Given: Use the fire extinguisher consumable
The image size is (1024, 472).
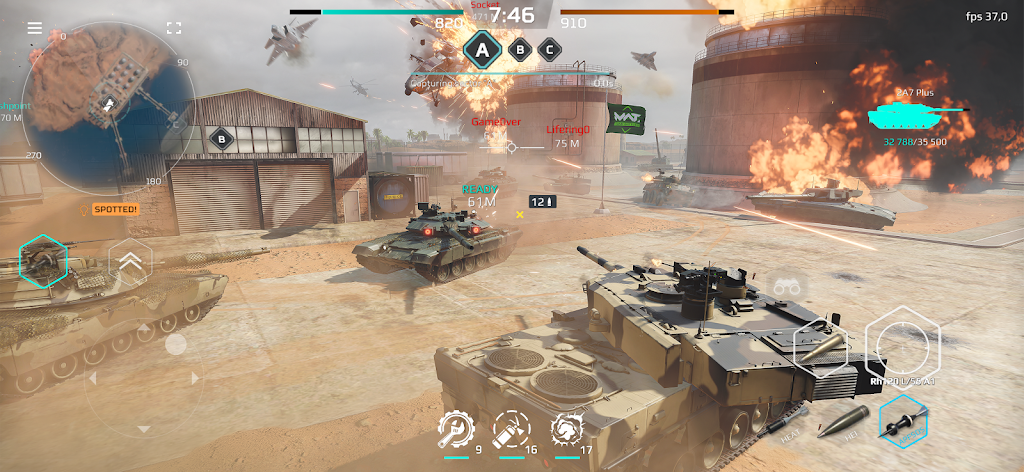Looking at the screenshot, I should [512, 430].
